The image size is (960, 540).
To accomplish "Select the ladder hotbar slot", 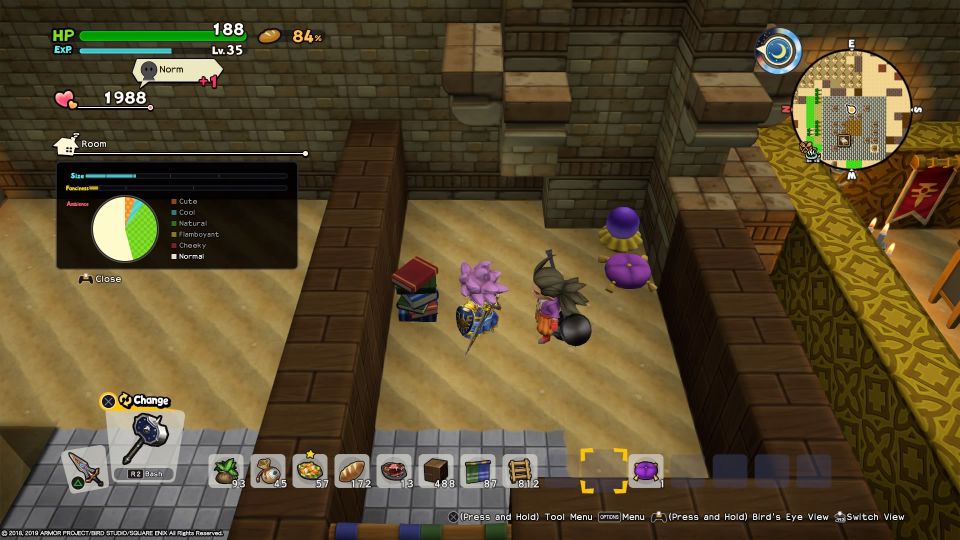I will click(520, 470).
